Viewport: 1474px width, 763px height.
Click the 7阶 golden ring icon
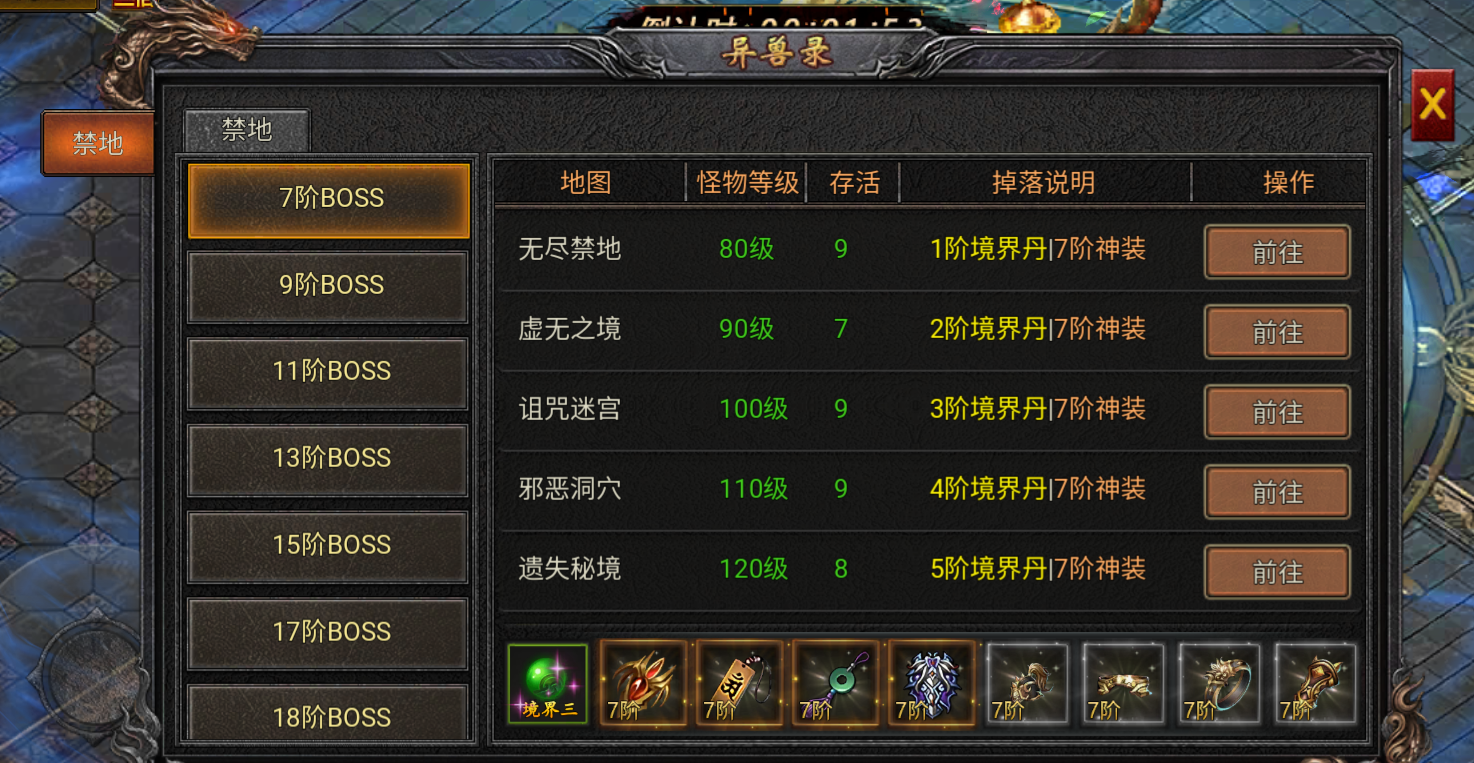click(1220, 683)
